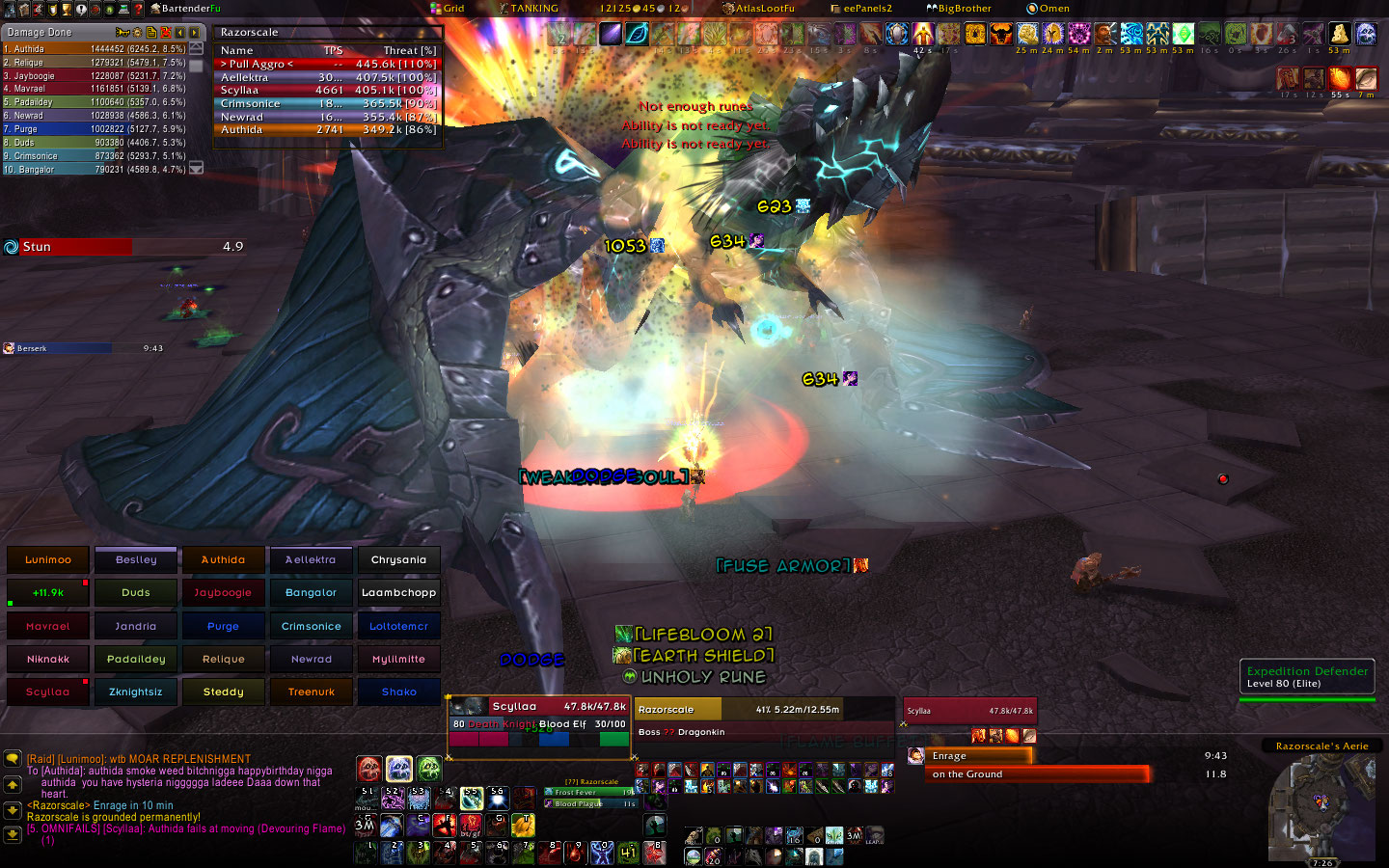Choose Chrysania's raid frame
This screenshot has height=868, width=1389.
pos(398,559)
